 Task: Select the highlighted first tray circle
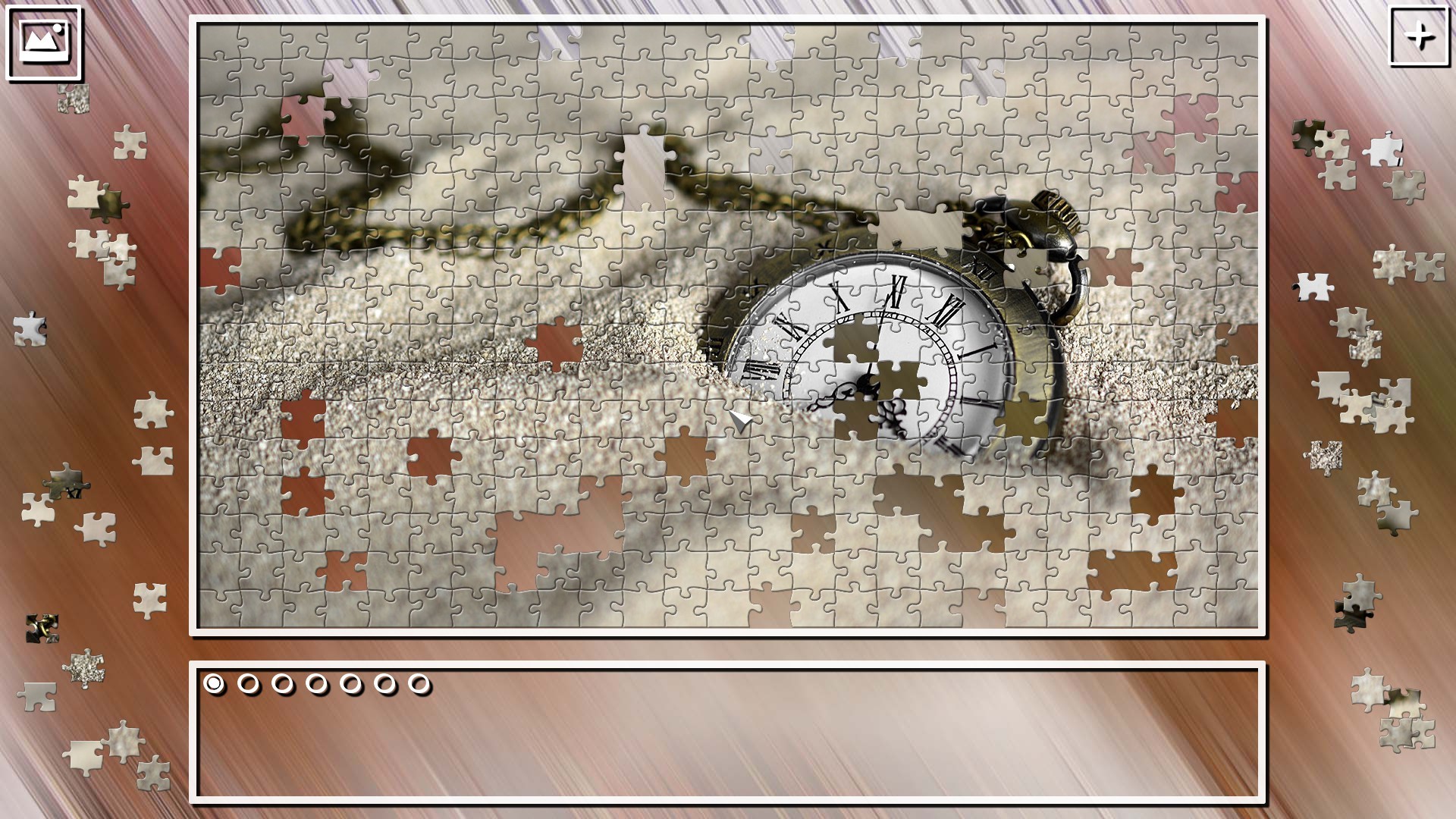[x=213, y=683]
